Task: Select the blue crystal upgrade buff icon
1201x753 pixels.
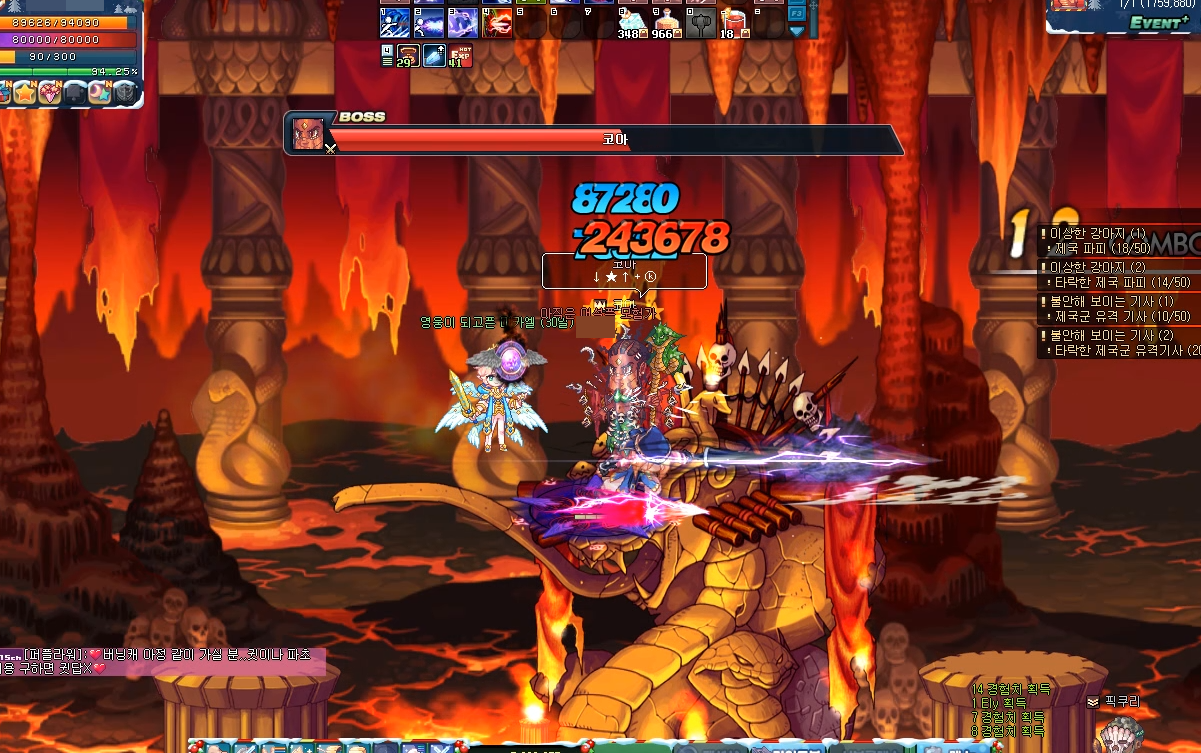Action: [x=433, y=56]
